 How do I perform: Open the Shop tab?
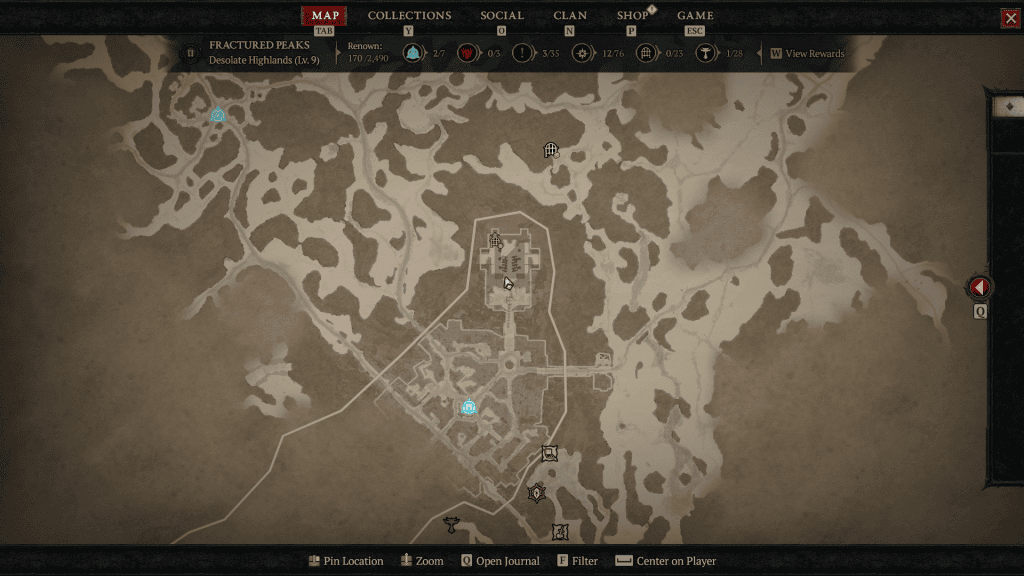[632, 16]
